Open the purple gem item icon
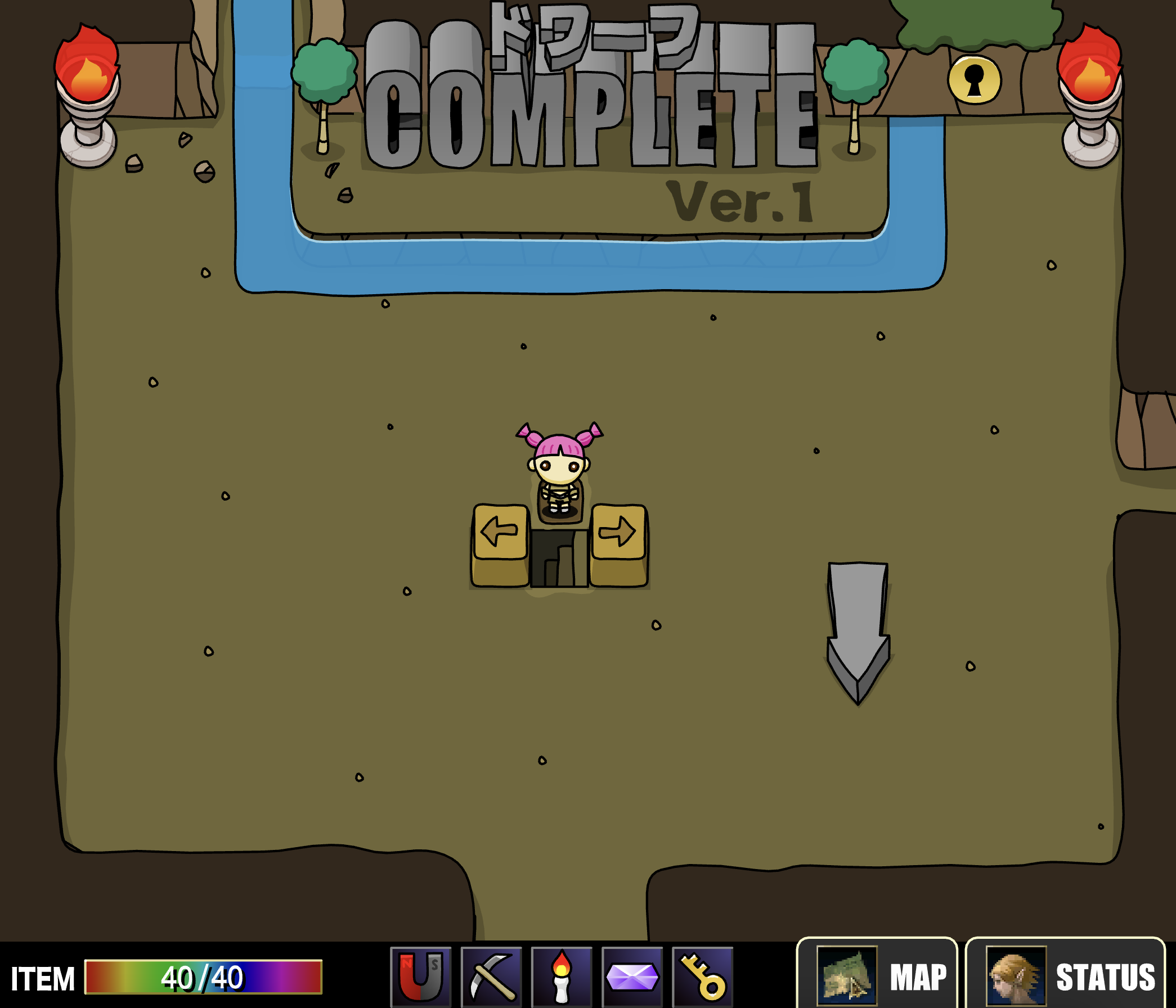This screenshot has height=1008, width=1176. [x=631, y=976]
